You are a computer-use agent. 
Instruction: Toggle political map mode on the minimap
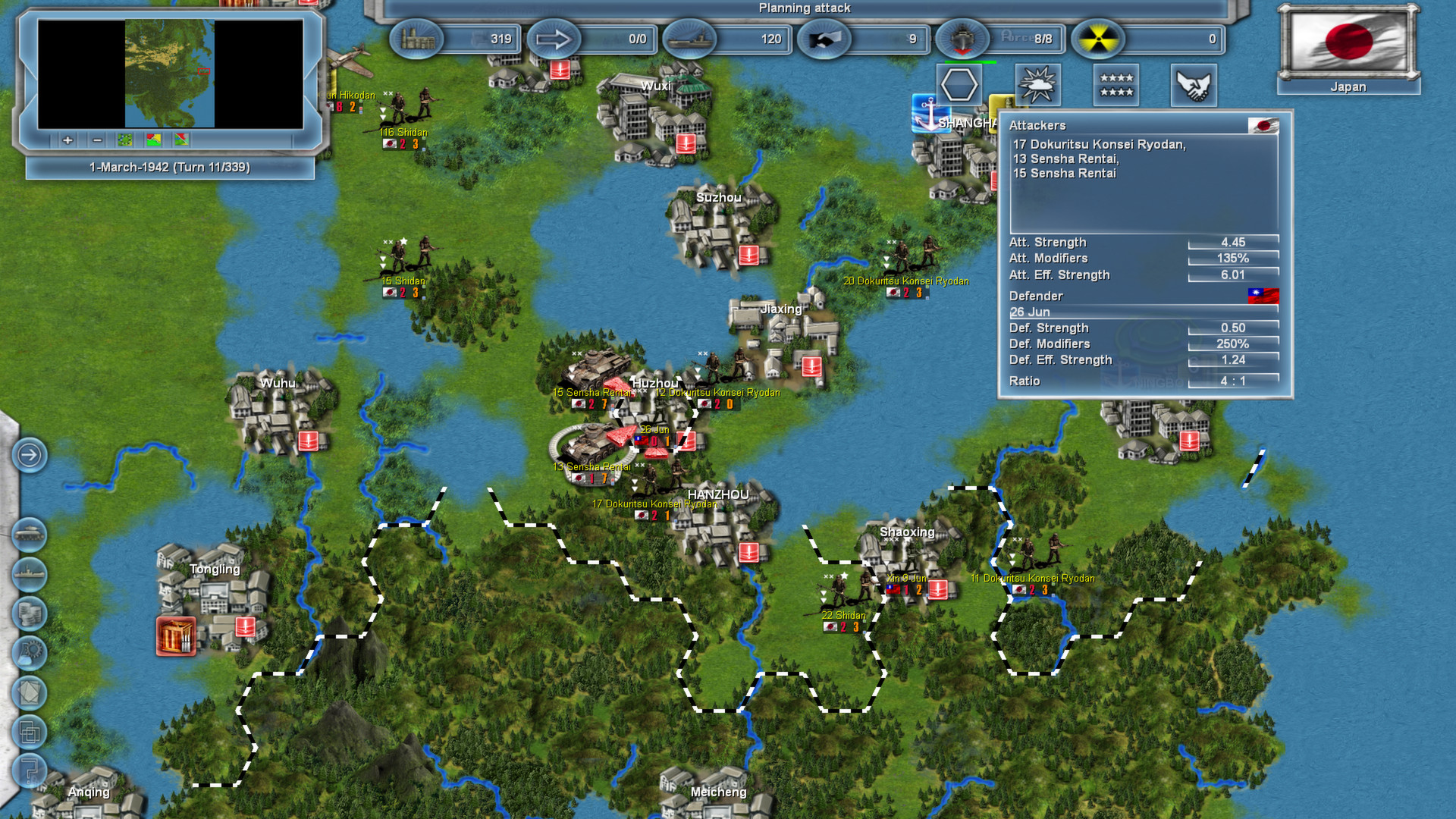[152, 141]
